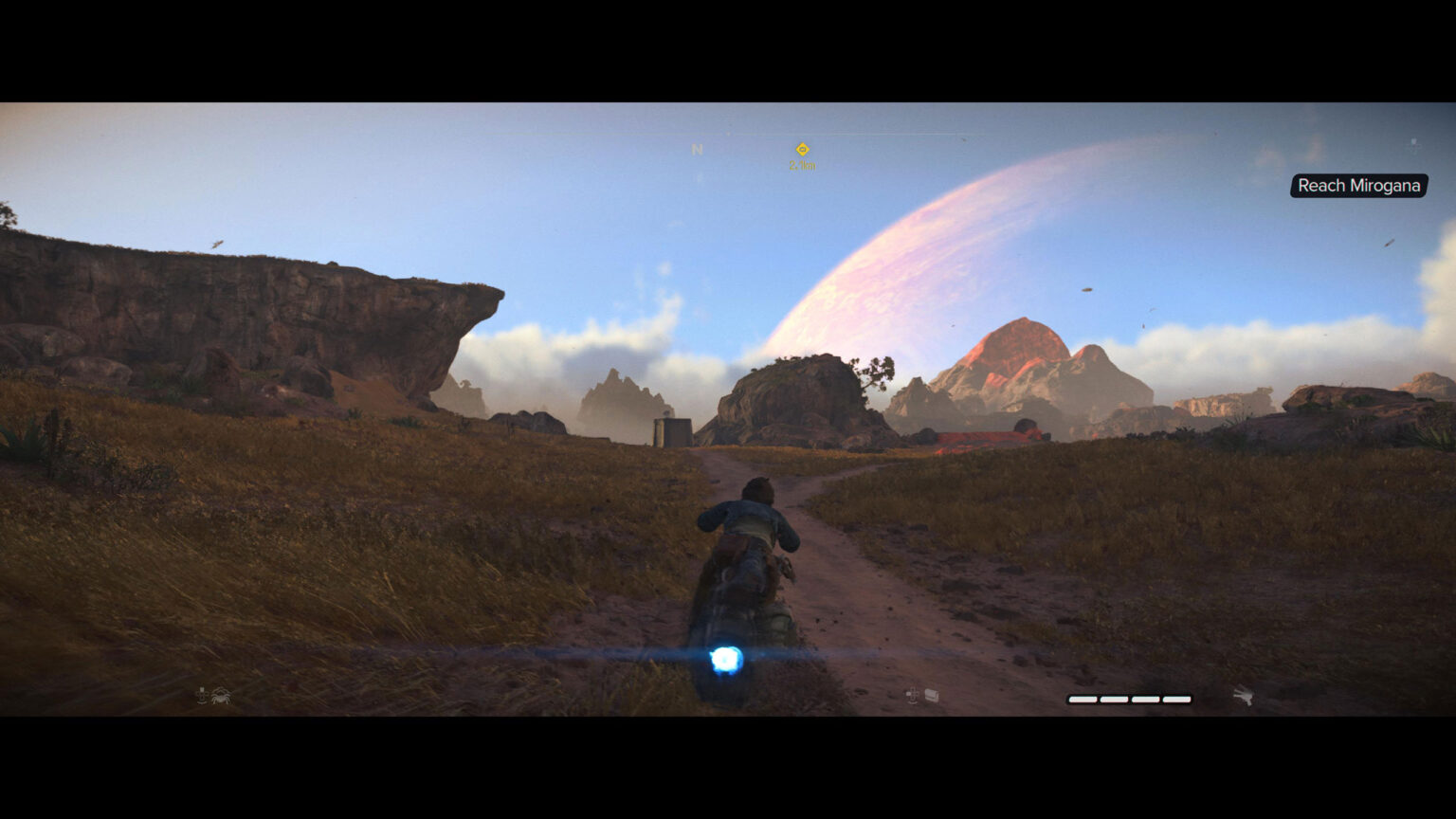Image resolution: width=1456 pixels, height=819 pixels.
Task: Click the N compass heading indicator
Action: [x=697, y=149]
